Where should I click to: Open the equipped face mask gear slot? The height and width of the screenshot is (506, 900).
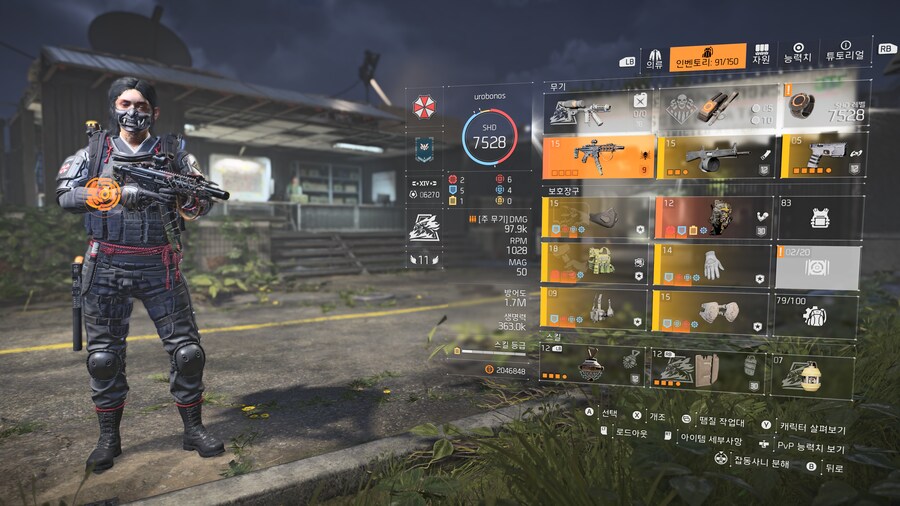(x=595, y=217)
